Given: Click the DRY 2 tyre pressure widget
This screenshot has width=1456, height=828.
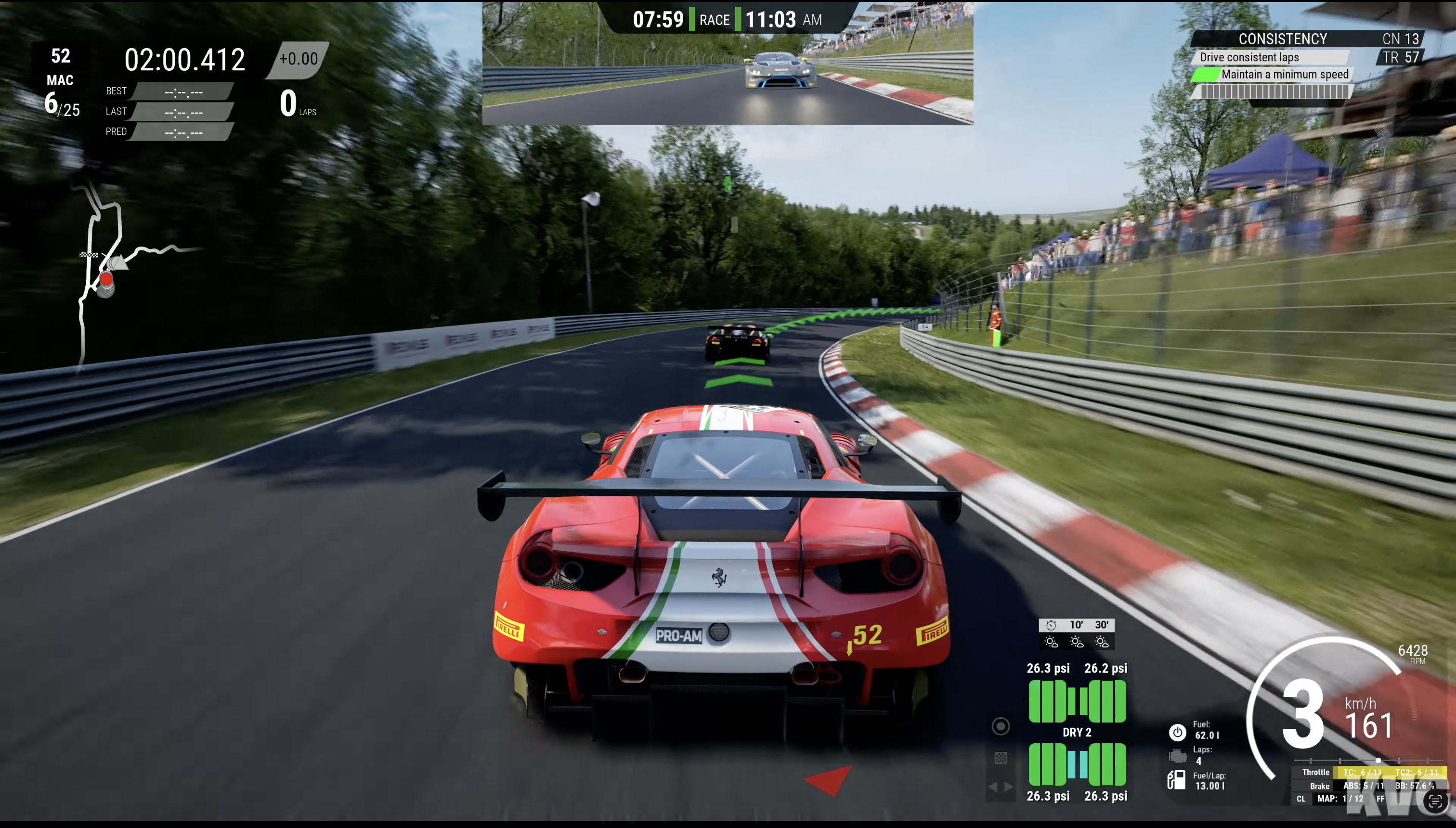Looking at the screenshot, I should (x=1077, y=733).
